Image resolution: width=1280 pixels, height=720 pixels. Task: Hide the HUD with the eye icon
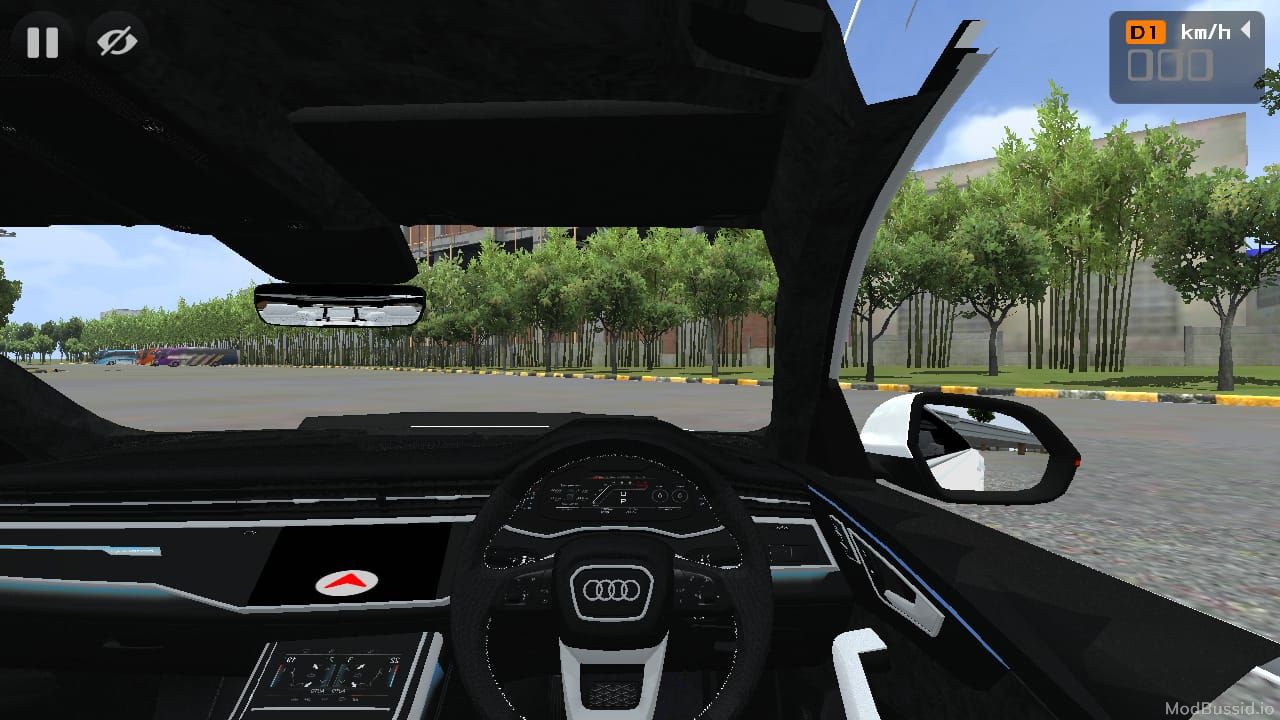coord(114,40)
